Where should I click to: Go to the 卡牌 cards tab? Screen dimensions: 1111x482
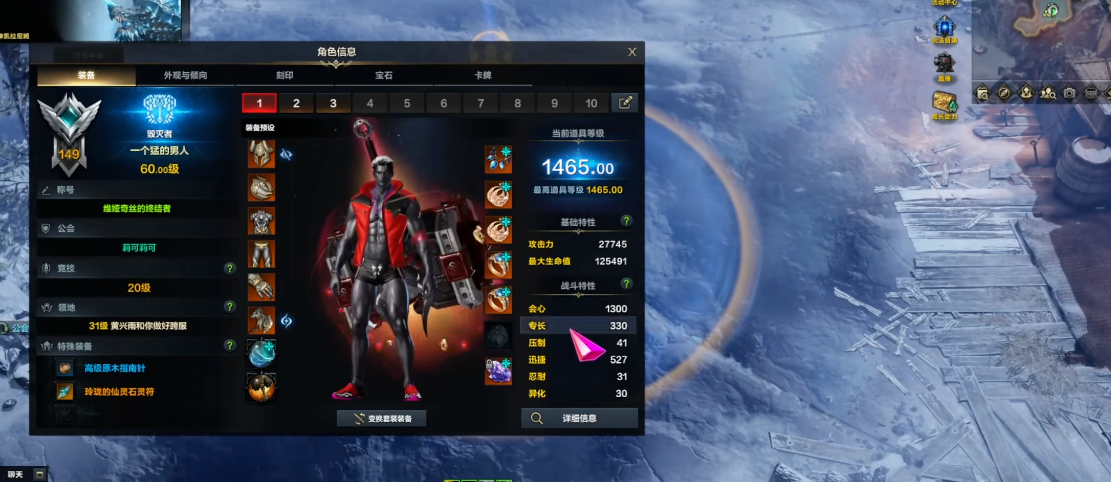pos(483,76)
